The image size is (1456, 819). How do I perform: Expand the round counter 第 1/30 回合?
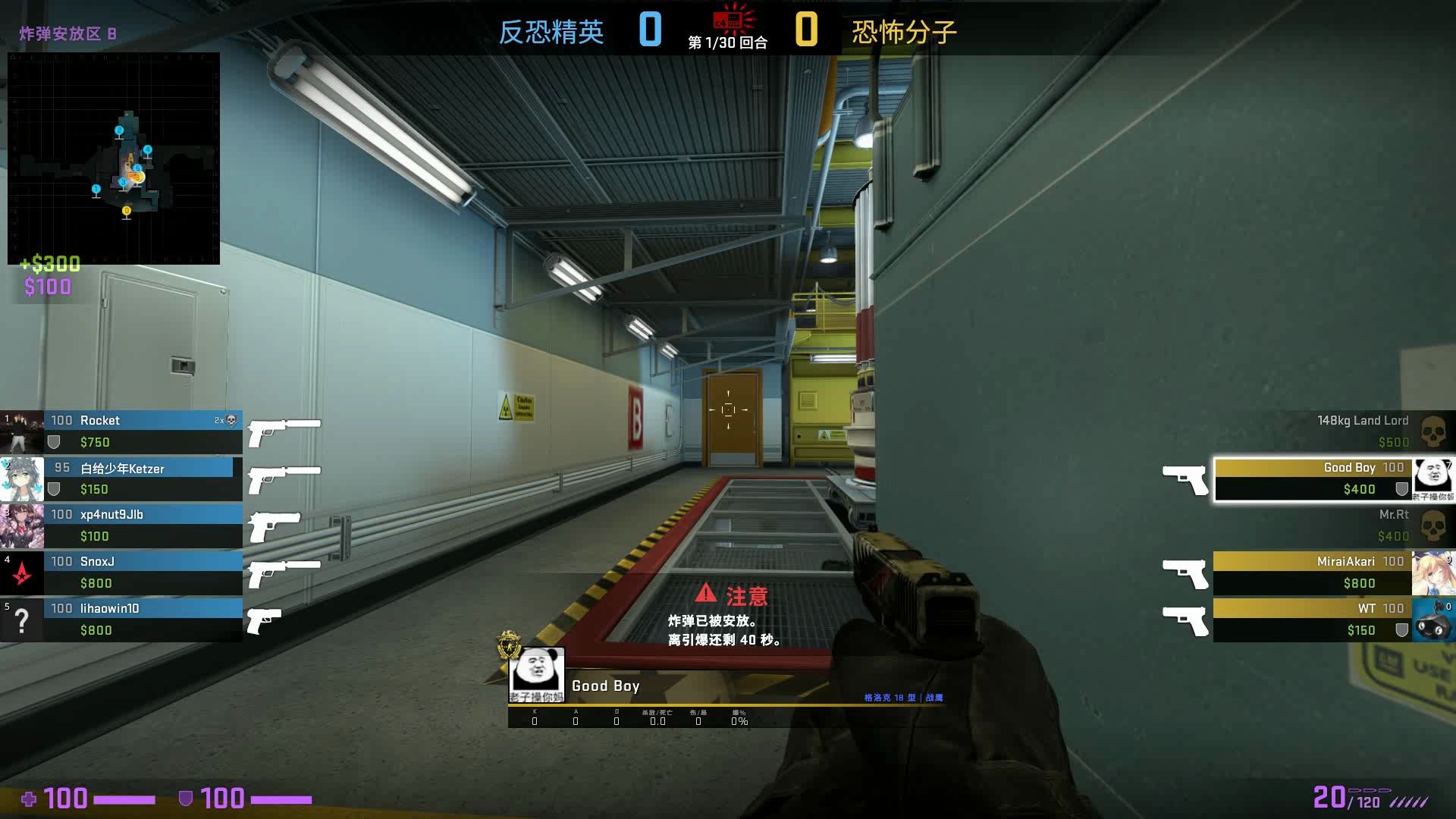coord(726,43)
